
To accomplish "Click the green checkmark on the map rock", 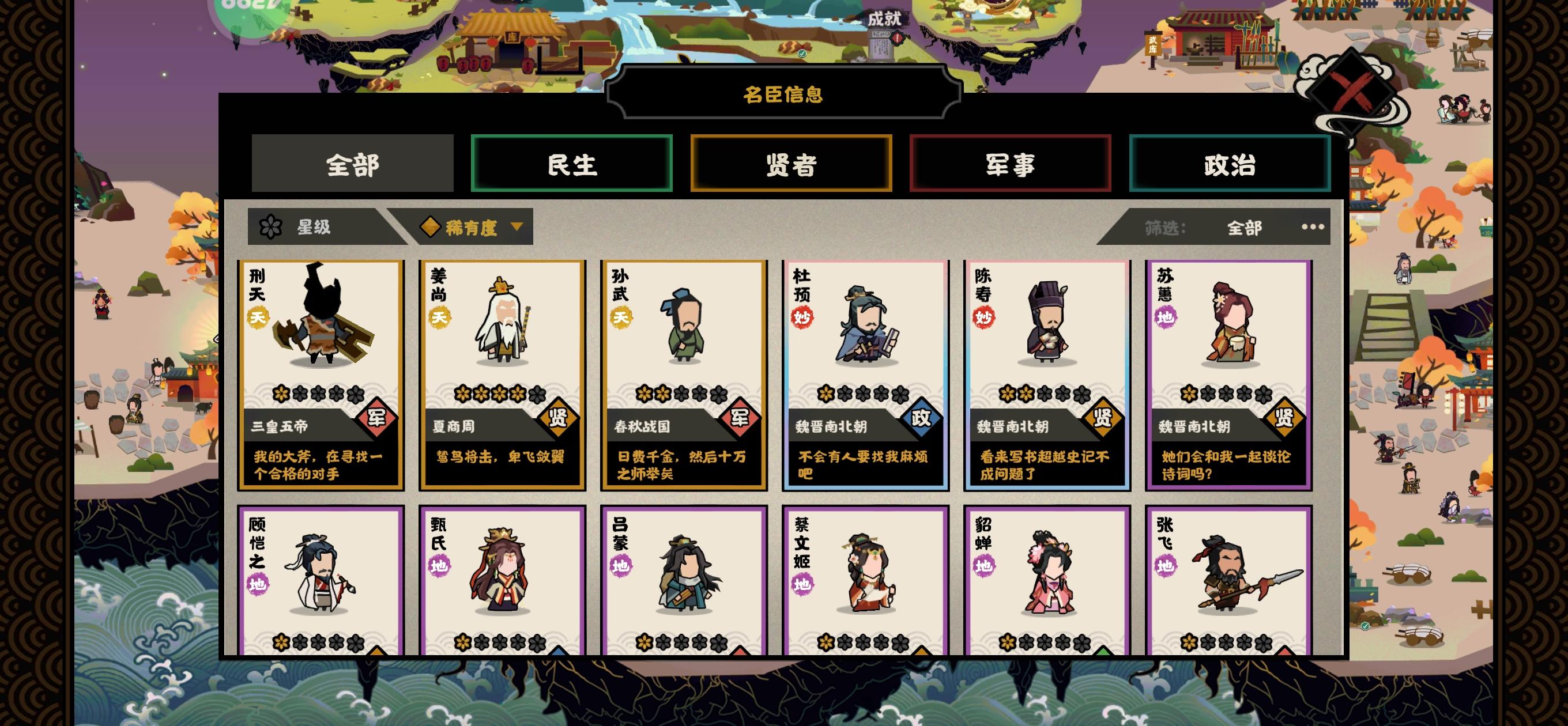I will click(x=802, y=54).
